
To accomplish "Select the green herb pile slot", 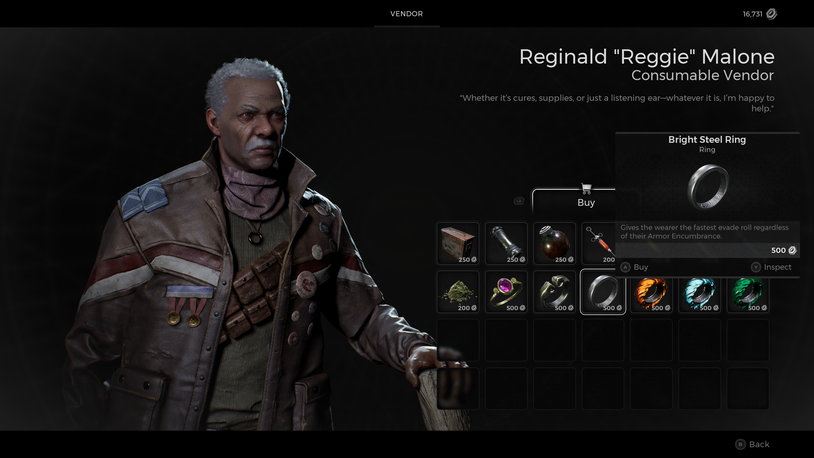I will pyautogui.click(x=458, y=292).
